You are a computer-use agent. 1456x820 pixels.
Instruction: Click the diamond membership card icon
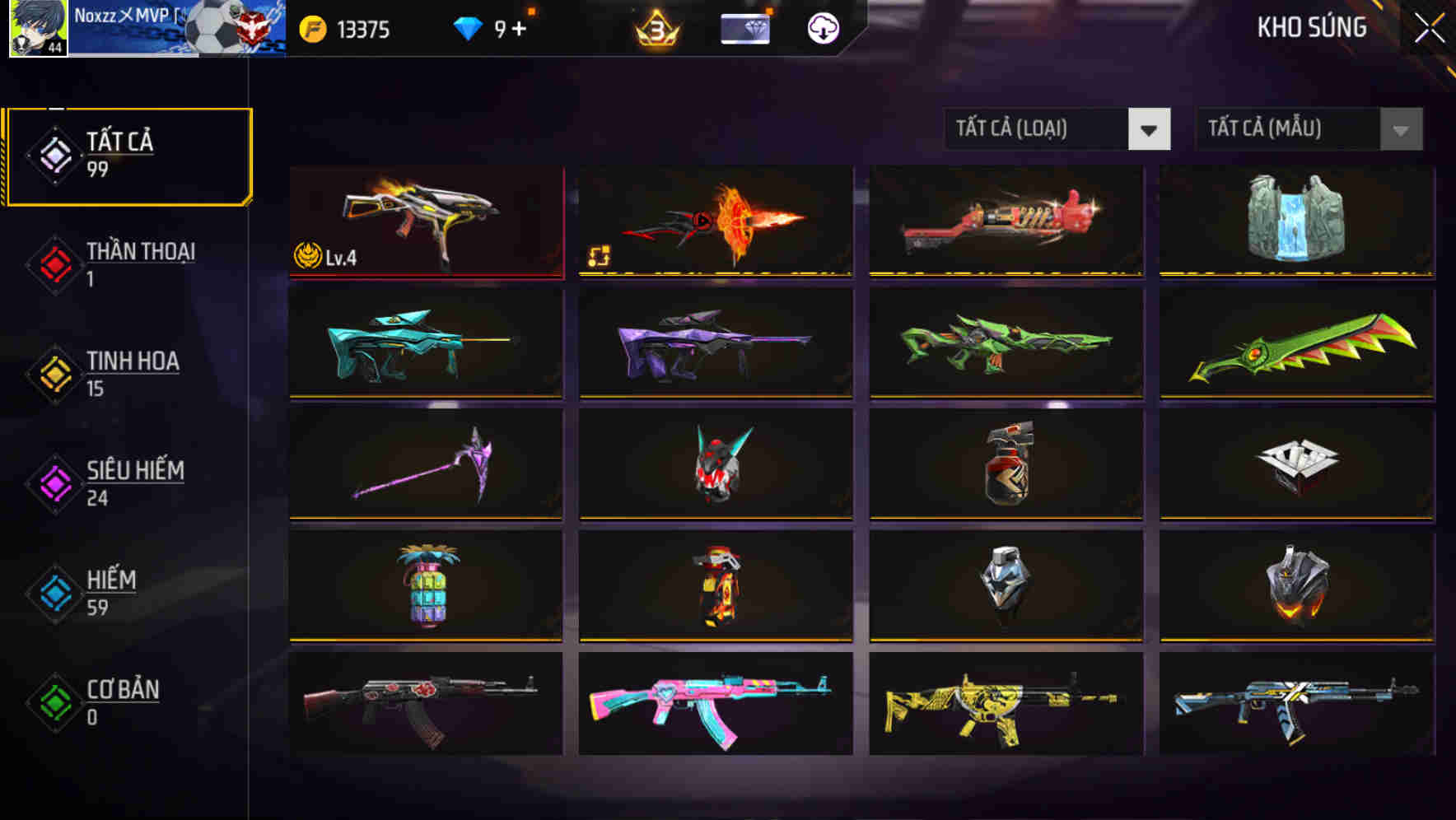click(x=744, y=30)
